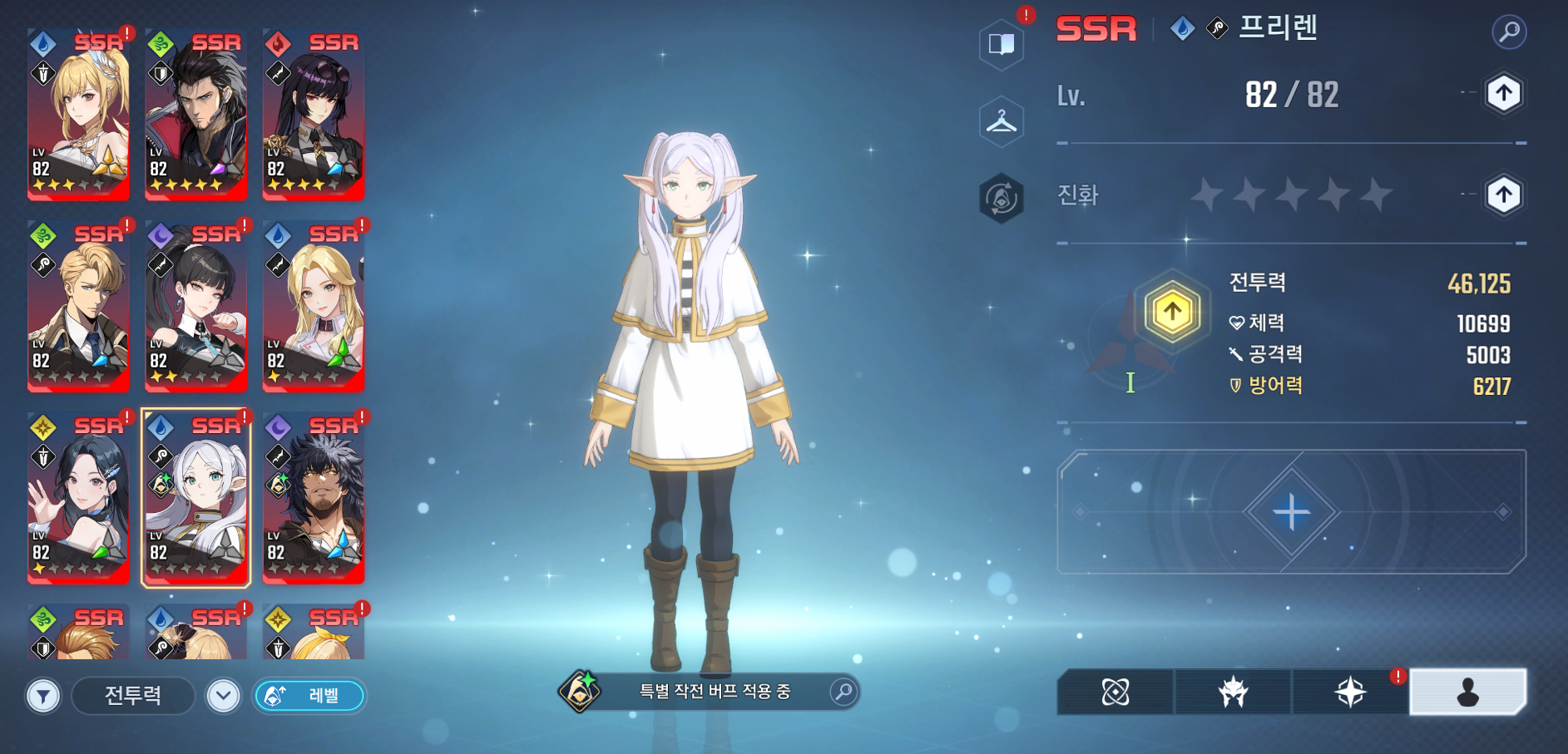
Task: Select the dark spiky-haired bearded character card
Action: 314,498
